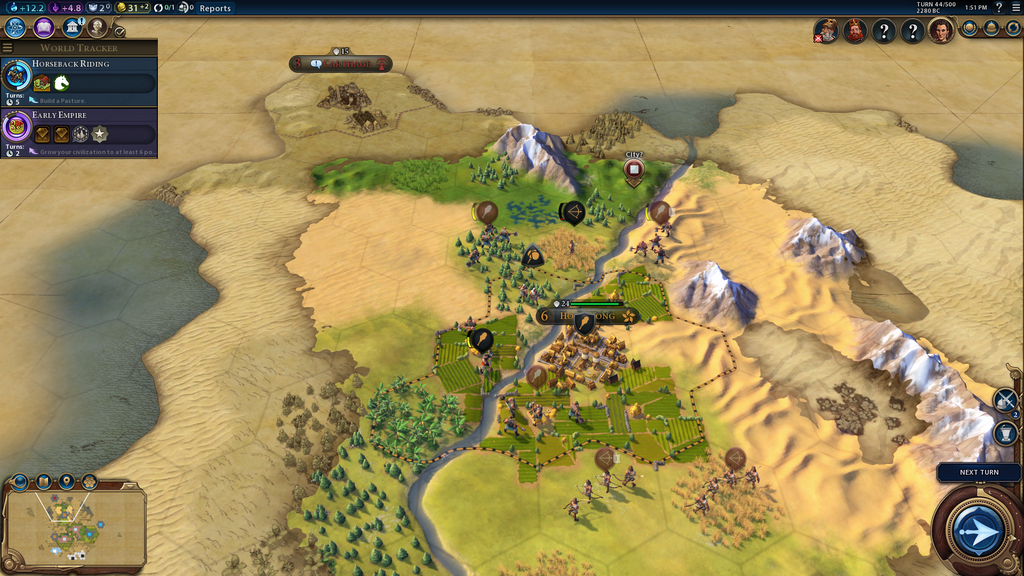This screenshot has height=576, width=1024.
Task: Open the great people screen
Action: pos(97,28)
